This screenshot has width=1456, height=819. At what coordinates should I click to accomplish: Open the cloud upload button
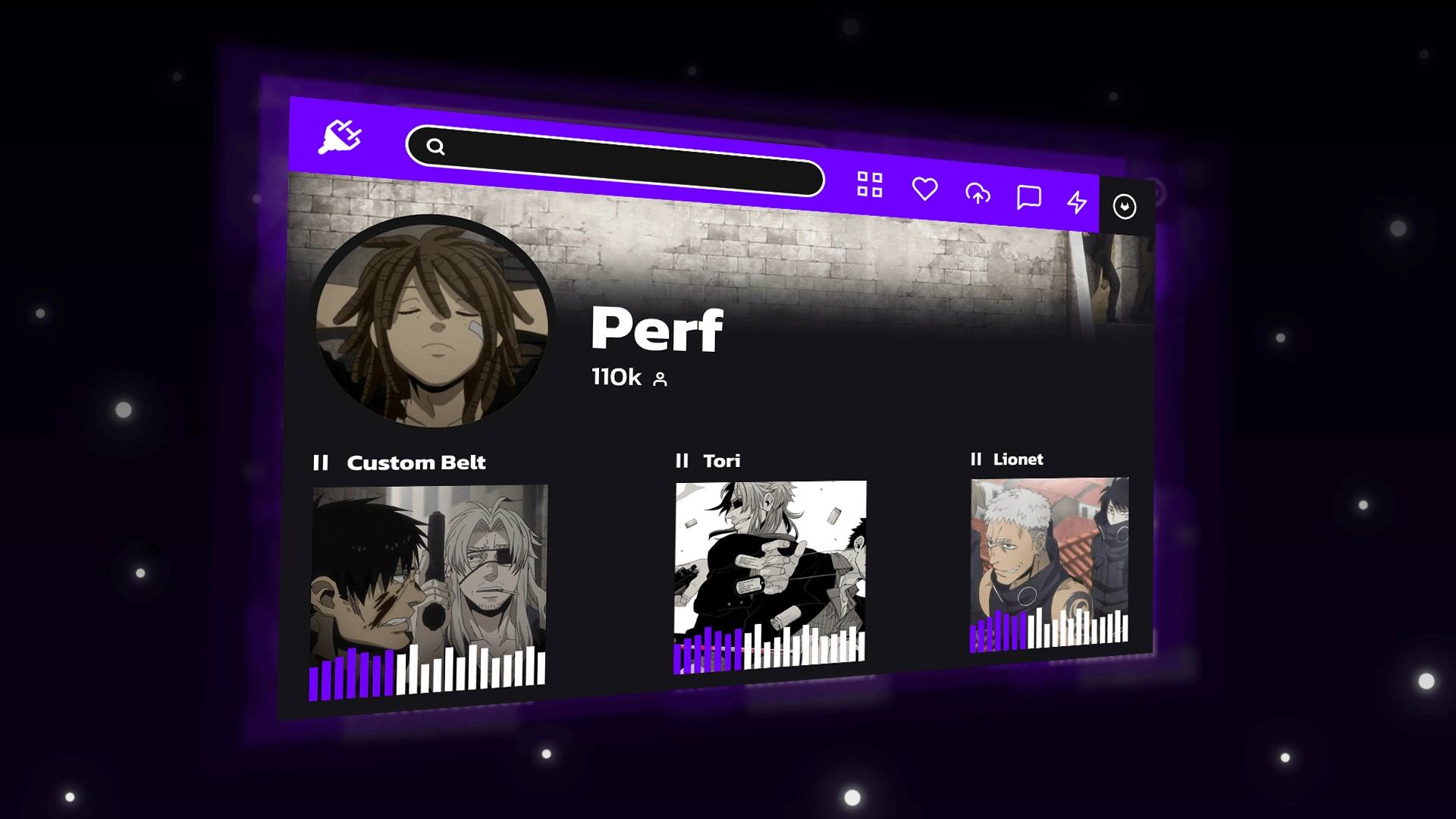click(977, 194)
